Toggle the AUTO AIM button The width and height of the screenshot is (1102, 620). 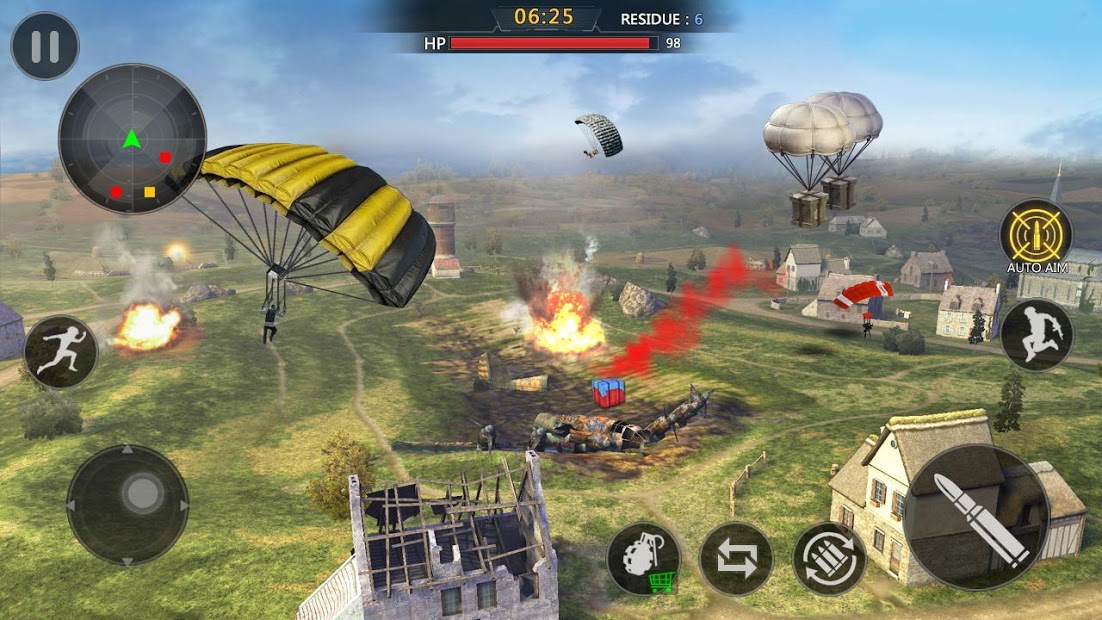(x=1035, y=234)
